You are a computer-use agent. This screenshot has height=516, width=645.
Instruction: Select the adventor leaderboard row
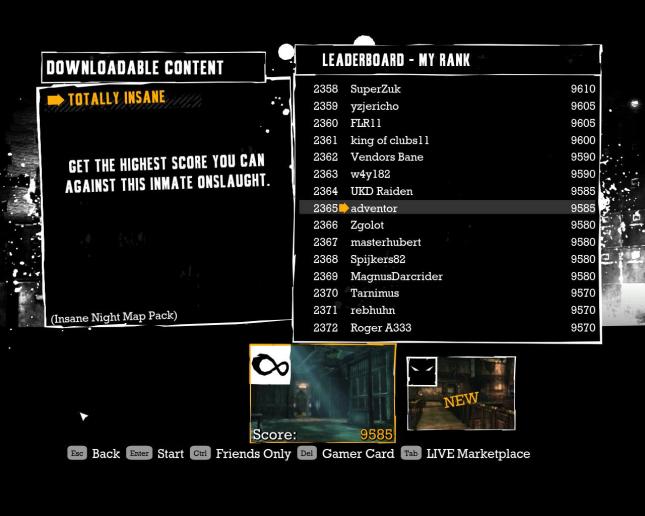450,208
